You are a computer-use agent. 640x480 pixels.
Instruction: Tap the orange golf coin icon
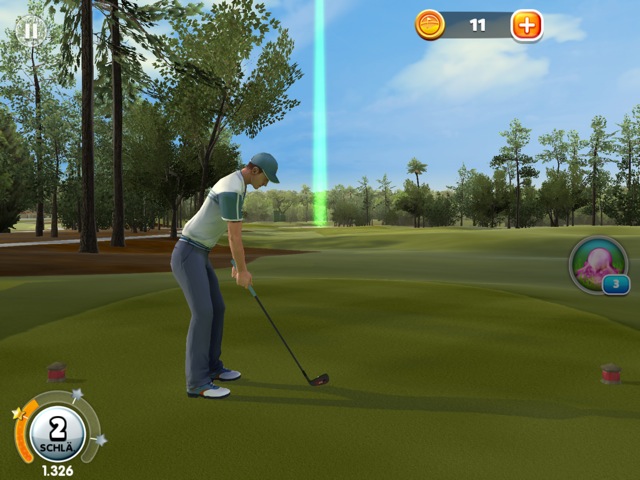(x=430, y=25)
